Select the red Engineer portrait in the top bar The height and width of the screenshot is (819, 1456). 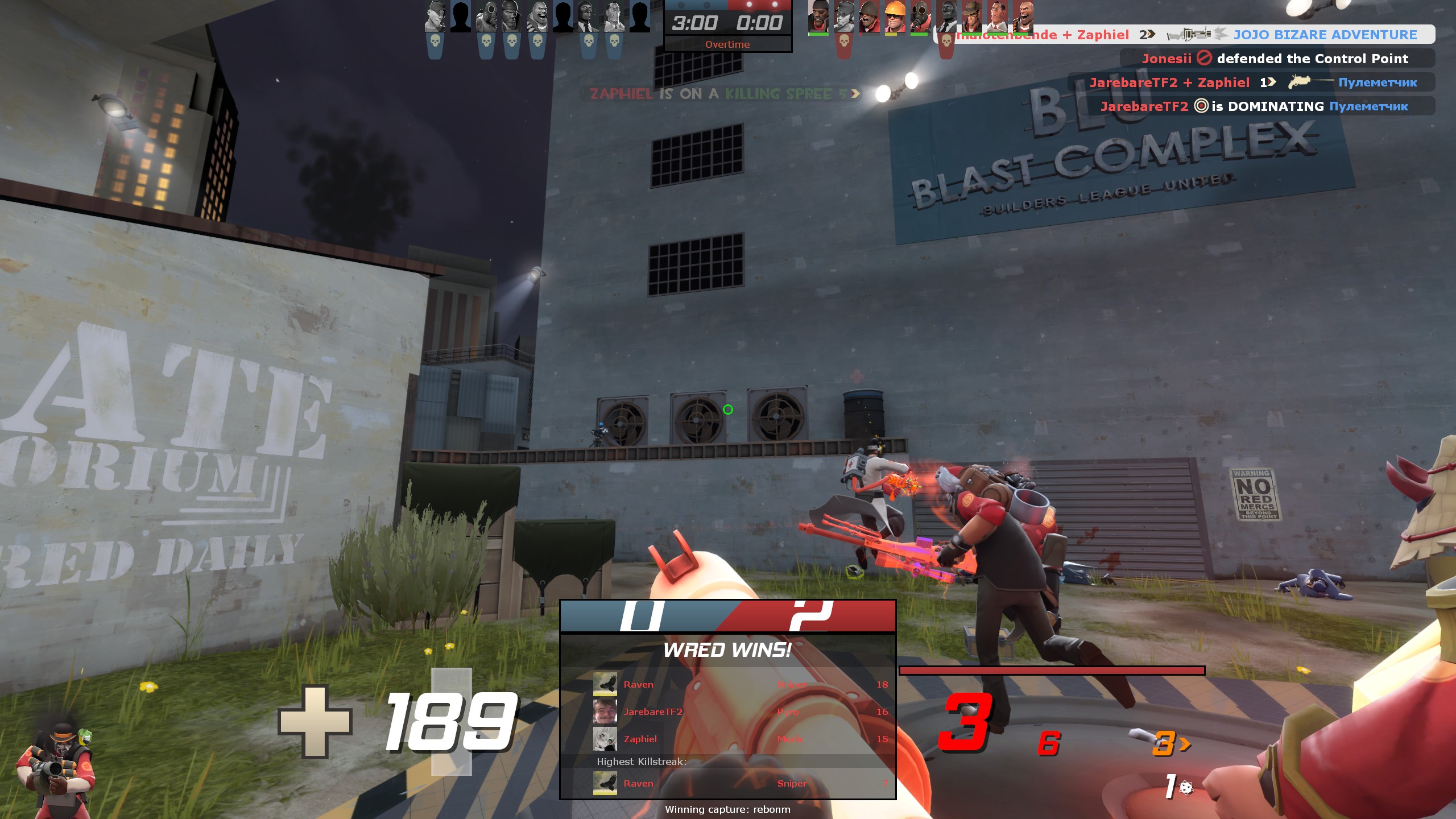pyautogui.click(x=895, y=16)
